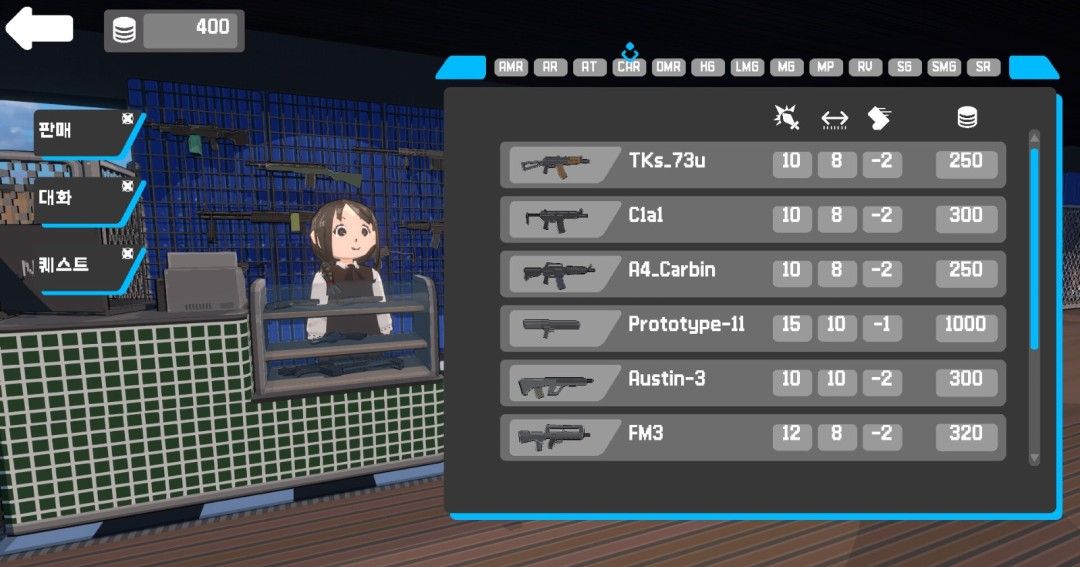This screenshot has width=1080, height=567.
Task: Click the weapon list scrollbar down arrow
Action: 1034,458
